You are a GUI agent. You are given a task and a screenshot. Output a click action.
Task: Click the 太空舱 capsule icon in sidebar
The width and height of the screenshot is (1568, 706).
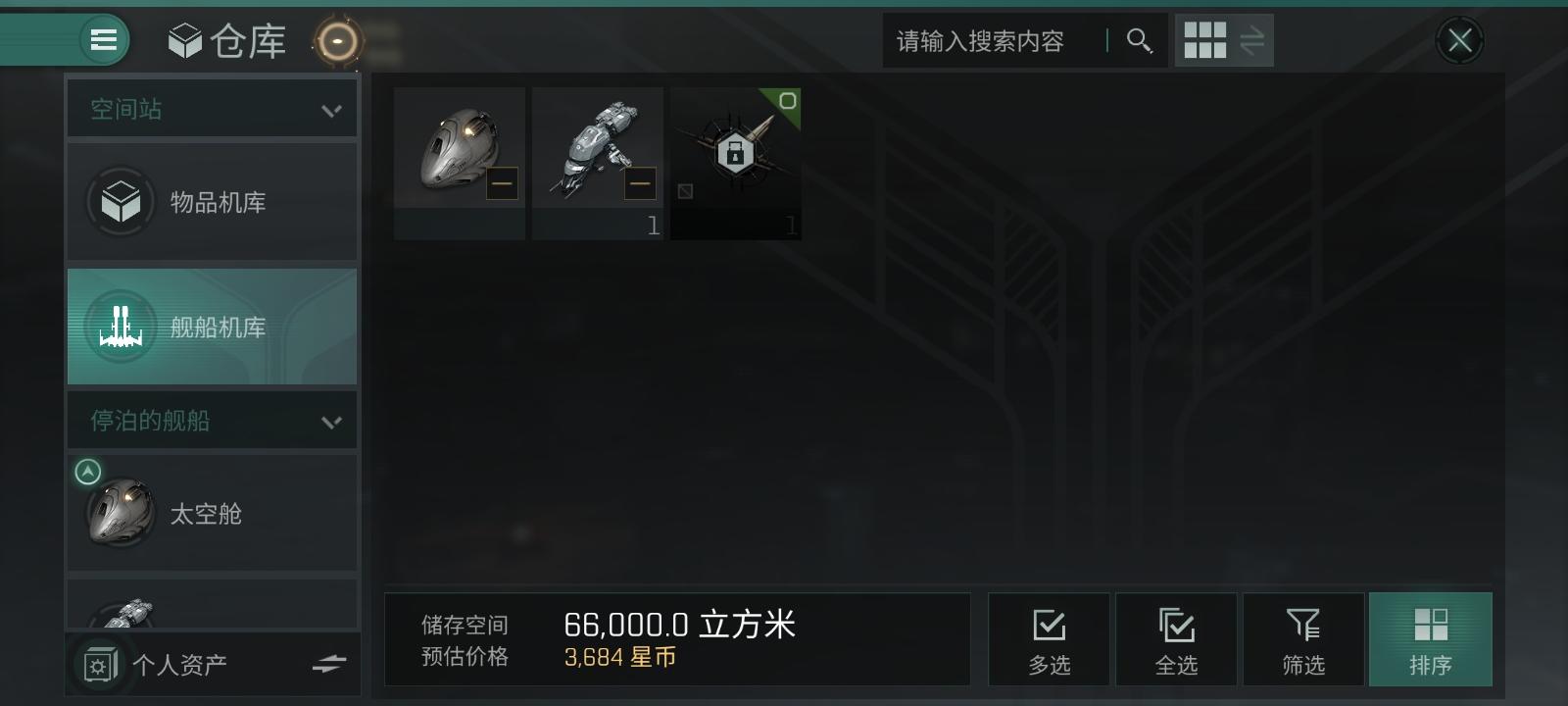coord(120,512)
